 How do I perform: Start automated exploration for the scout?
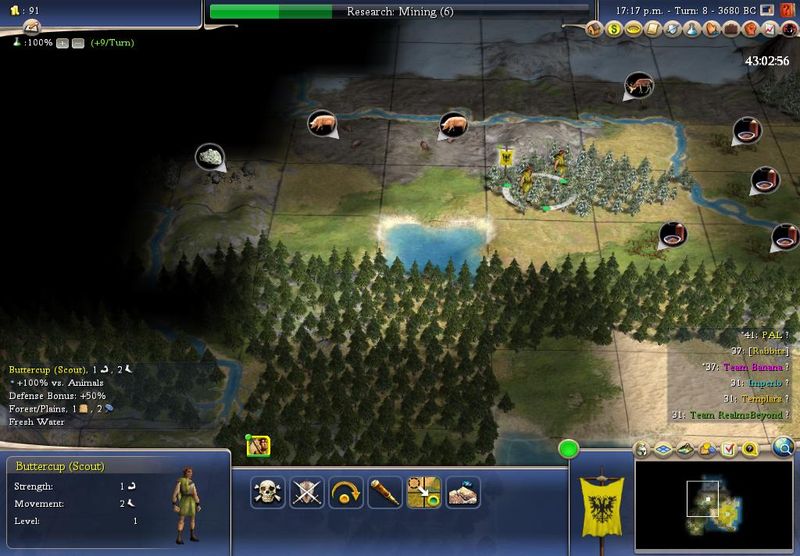[x=463, y=491]
